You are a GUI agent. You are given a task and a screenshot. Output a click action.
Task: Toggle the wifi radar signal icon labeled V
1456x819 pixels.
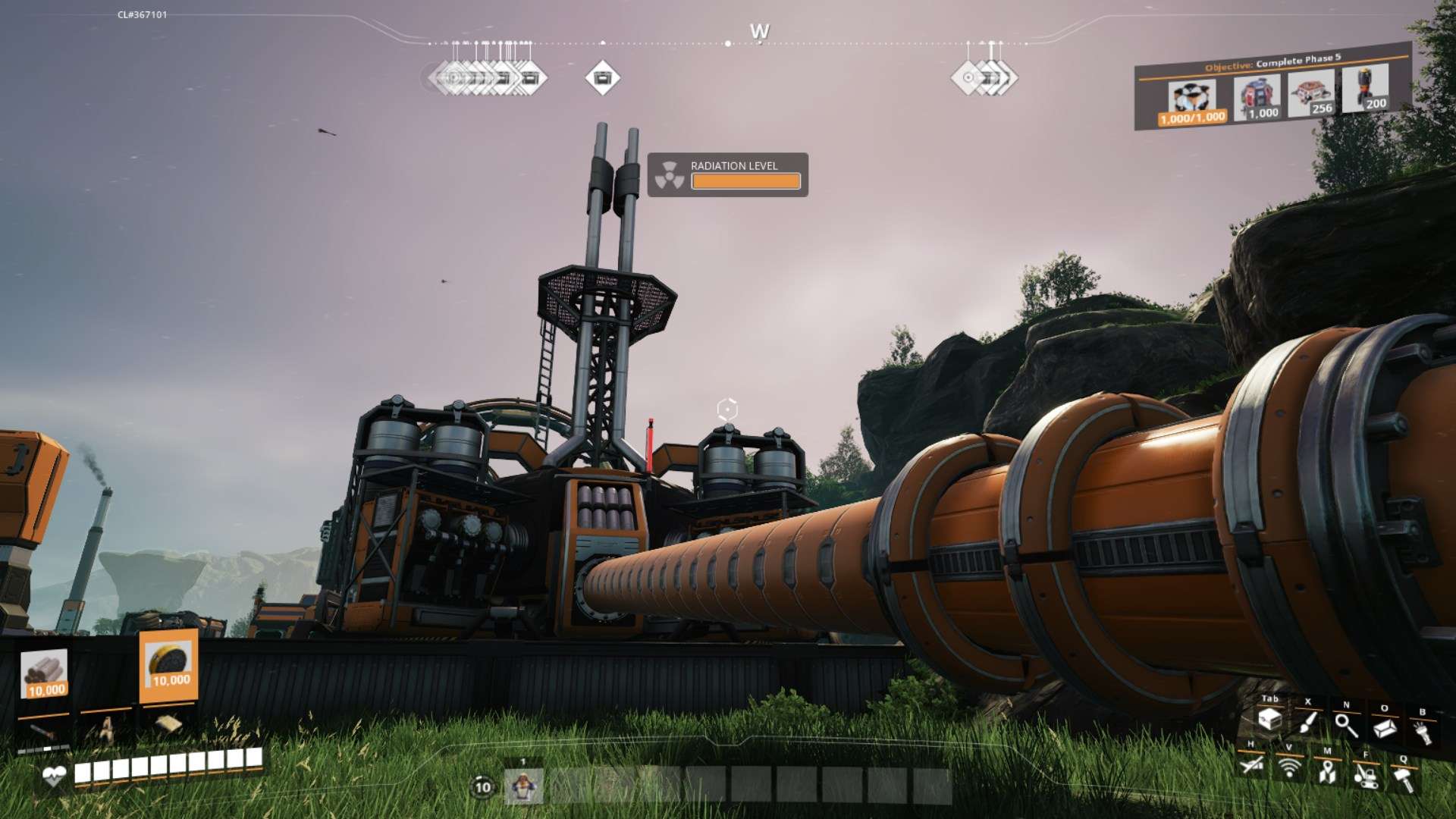[x=1289, y=767]
